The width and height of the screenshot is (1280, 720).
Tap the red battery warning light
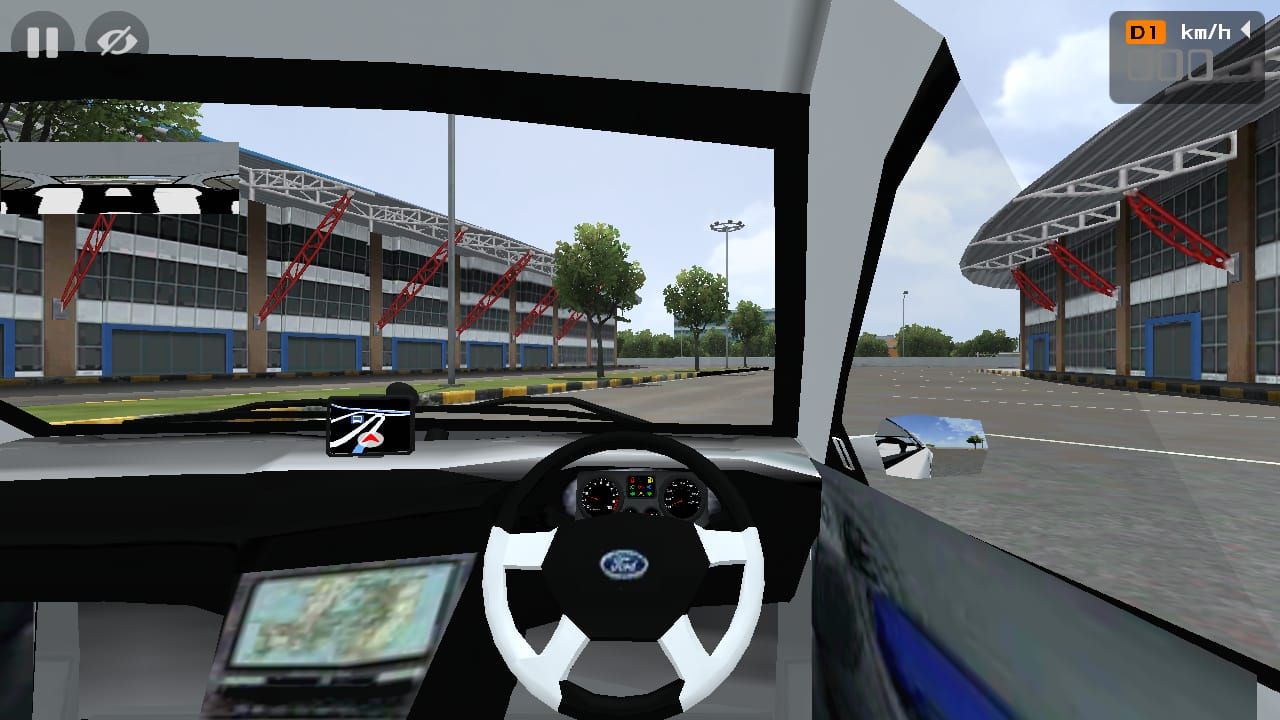tap(632, 480)
